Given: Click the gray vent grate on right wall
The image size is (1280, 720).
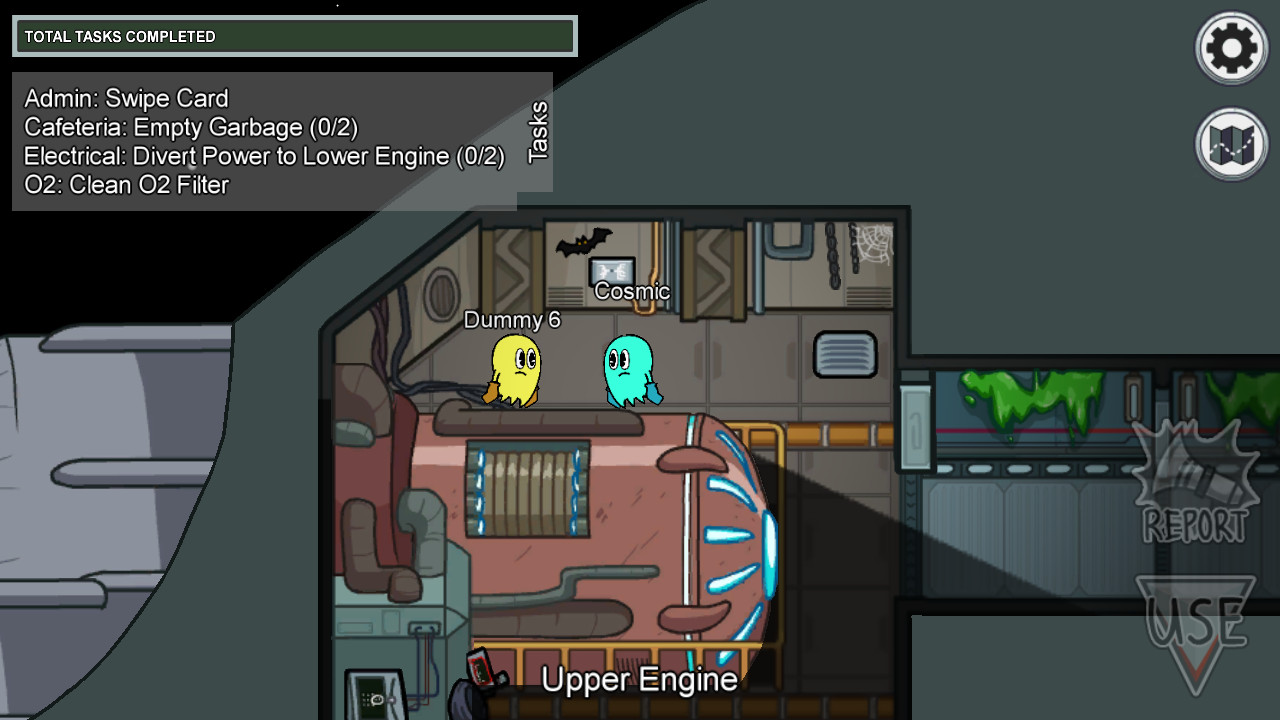Looking at the screenshot, I should [845, 354].
